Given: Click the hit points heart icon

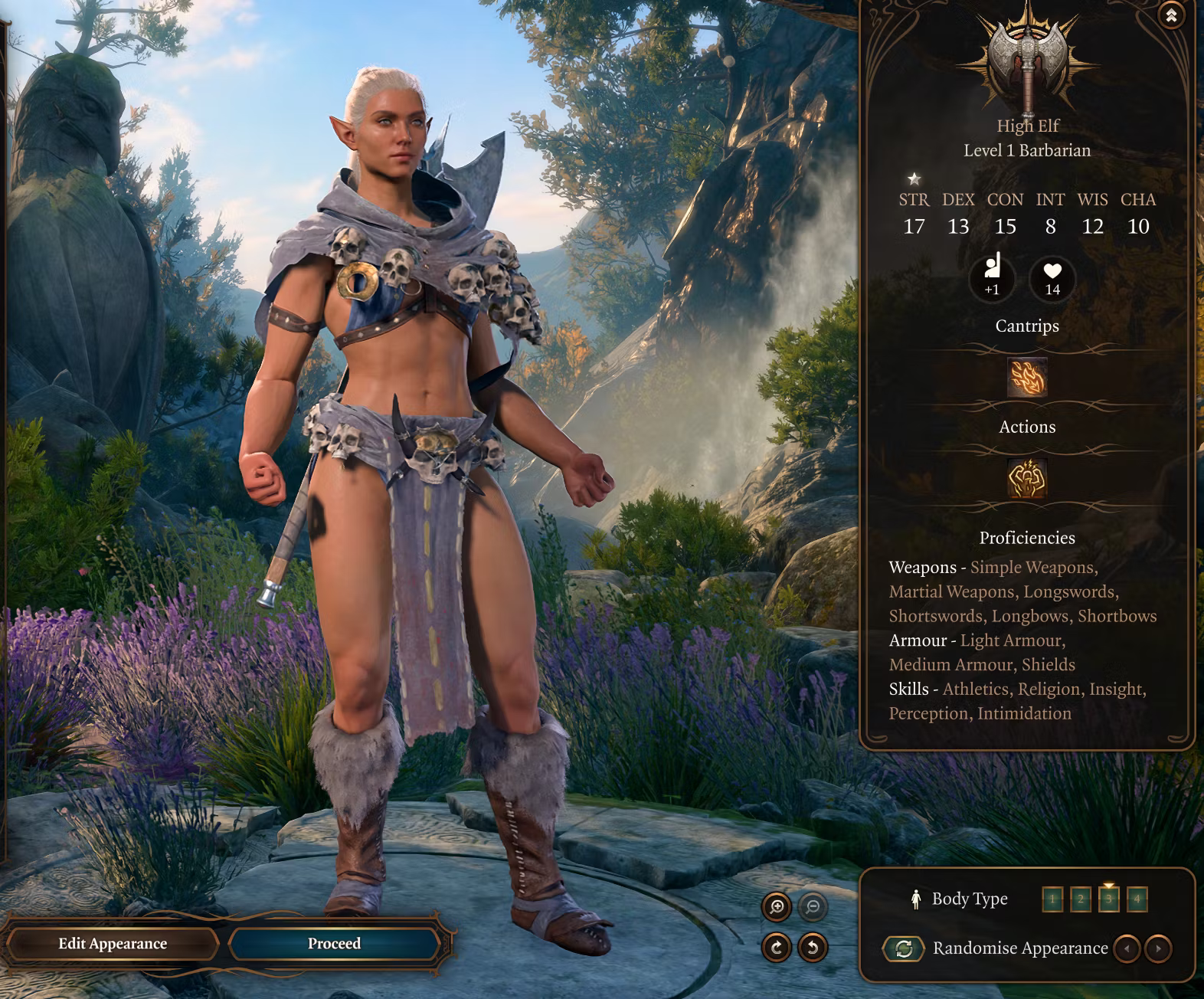Looking at the screenshot, I should coord(1052,277).
